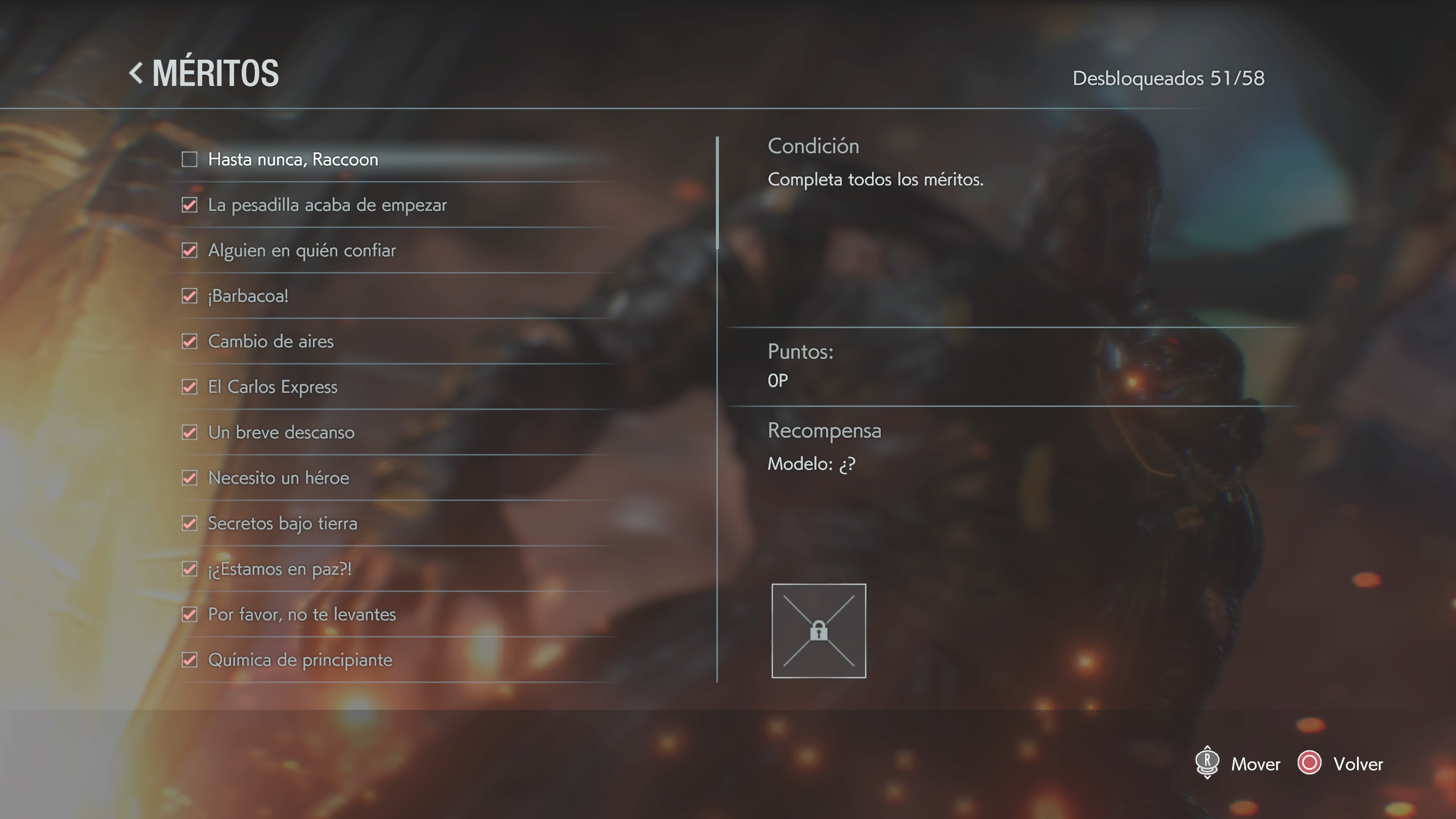Select the '¡Barbacoa!' merit row
Viewport: 1456px width, 819px height.
pyautogui.click(x=248, y=296)
